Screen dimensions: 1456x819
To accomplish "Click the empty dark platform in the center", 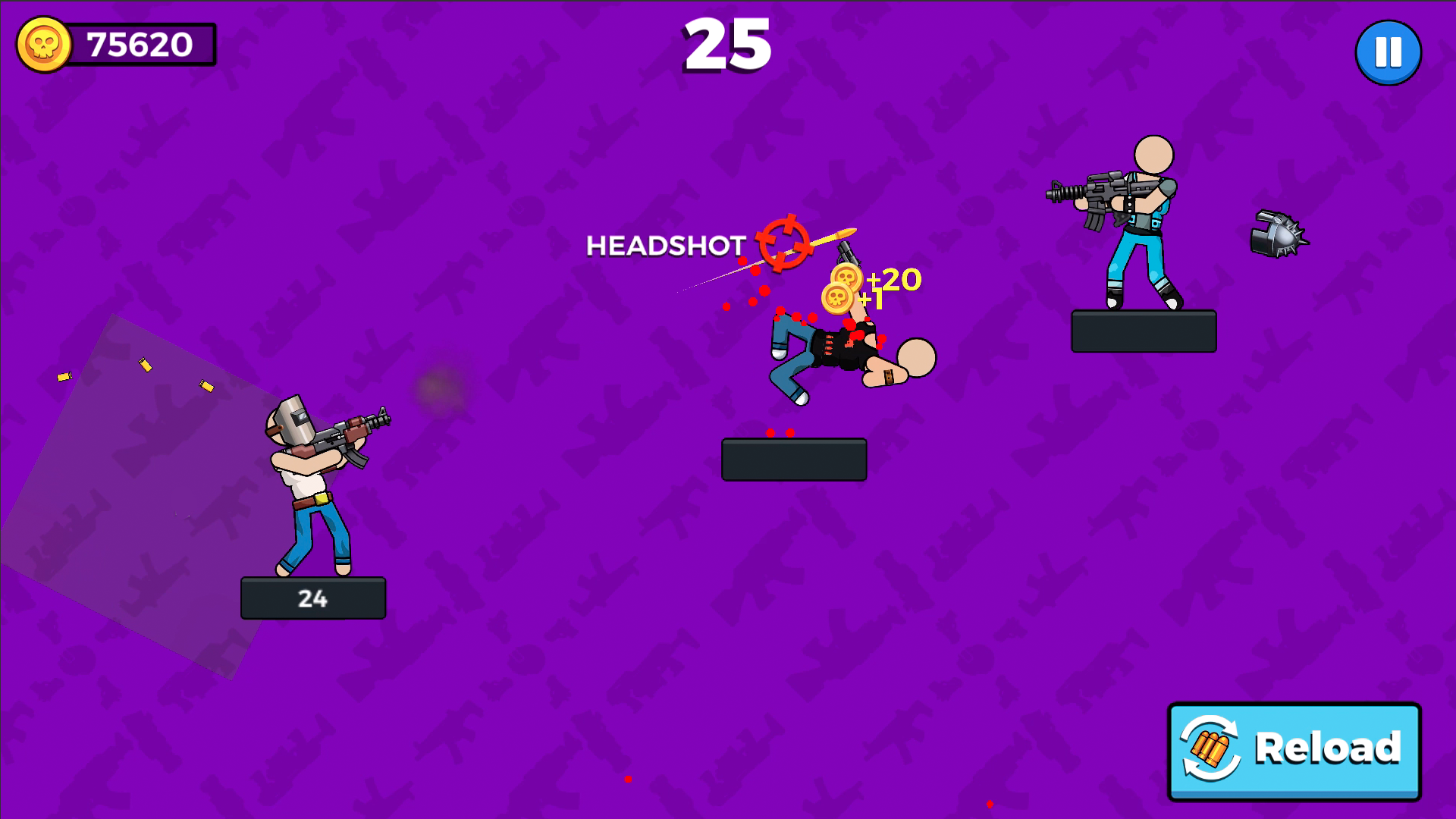I will (794, 458).
